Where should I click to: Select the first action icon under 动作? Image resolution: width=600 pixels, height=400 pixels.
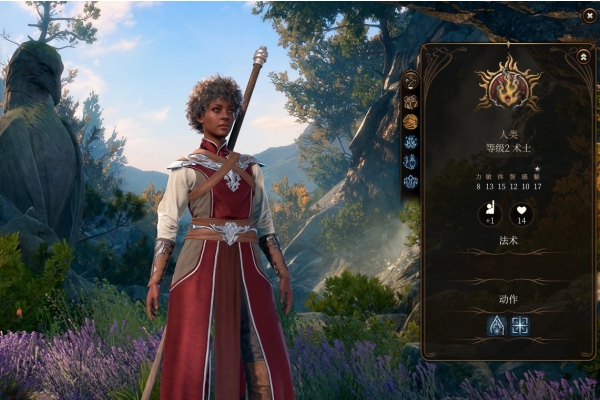point(497,325)
